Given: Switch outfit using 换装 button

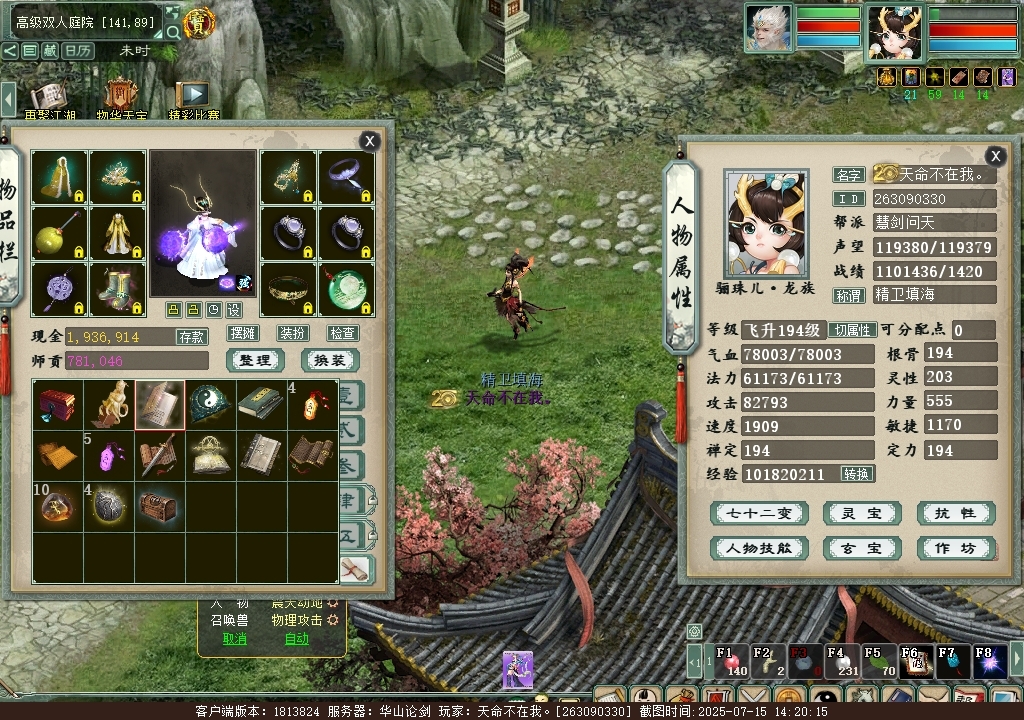Looking at the screenshot, I should 329,360.
